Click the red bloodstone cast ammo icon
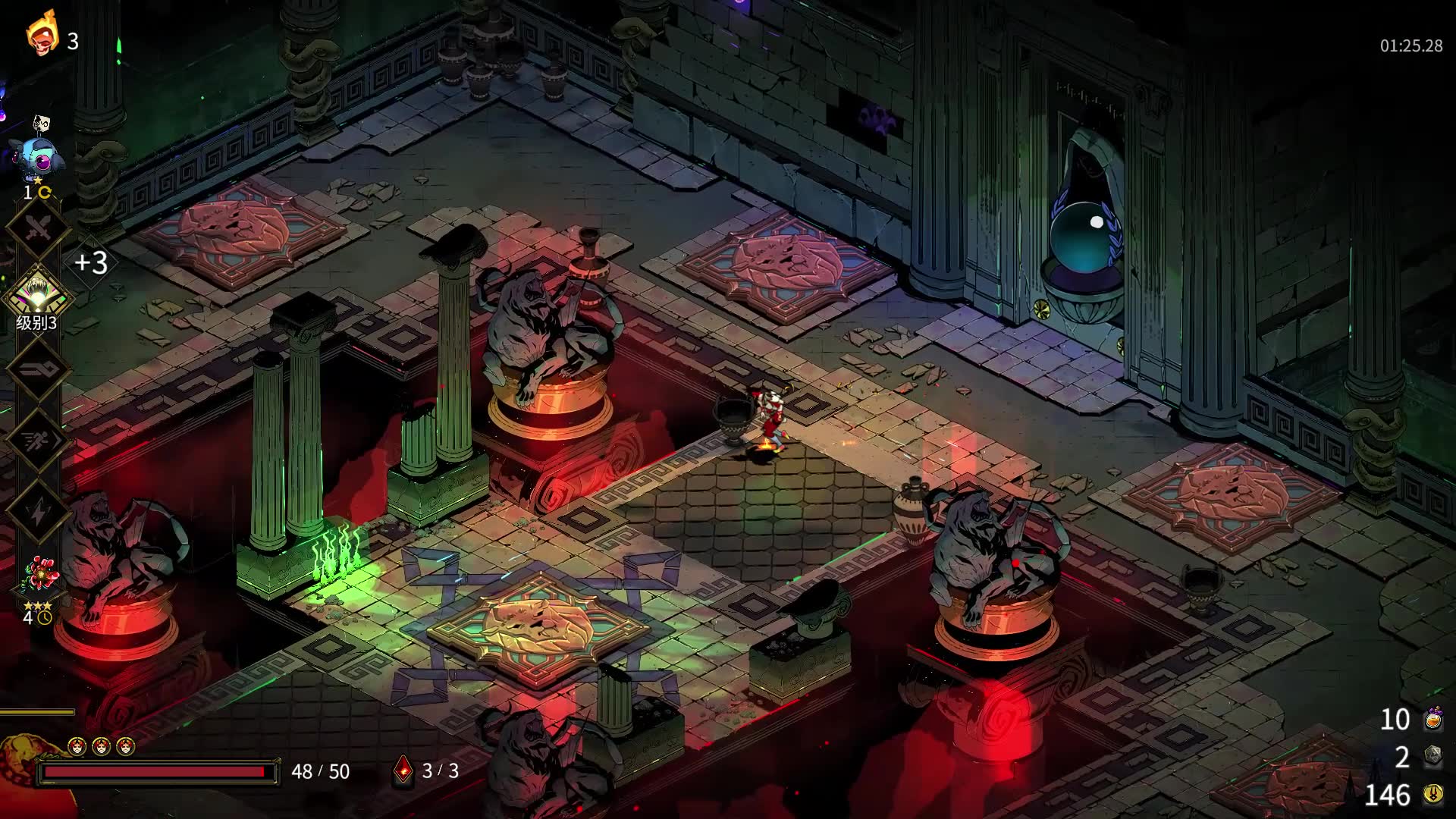The width and height of the screenshot is (1456, 819). pyautogui.click(x=403, y=770)
